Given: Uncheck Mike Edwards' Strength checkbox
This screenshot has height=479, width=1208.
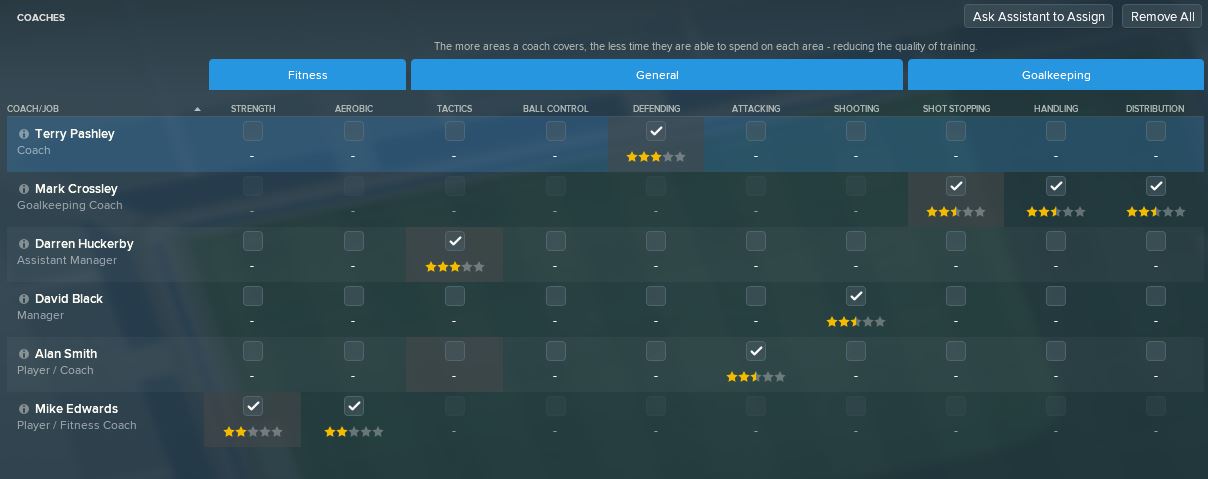Looking at the screenshot, I should click(253, 406).
